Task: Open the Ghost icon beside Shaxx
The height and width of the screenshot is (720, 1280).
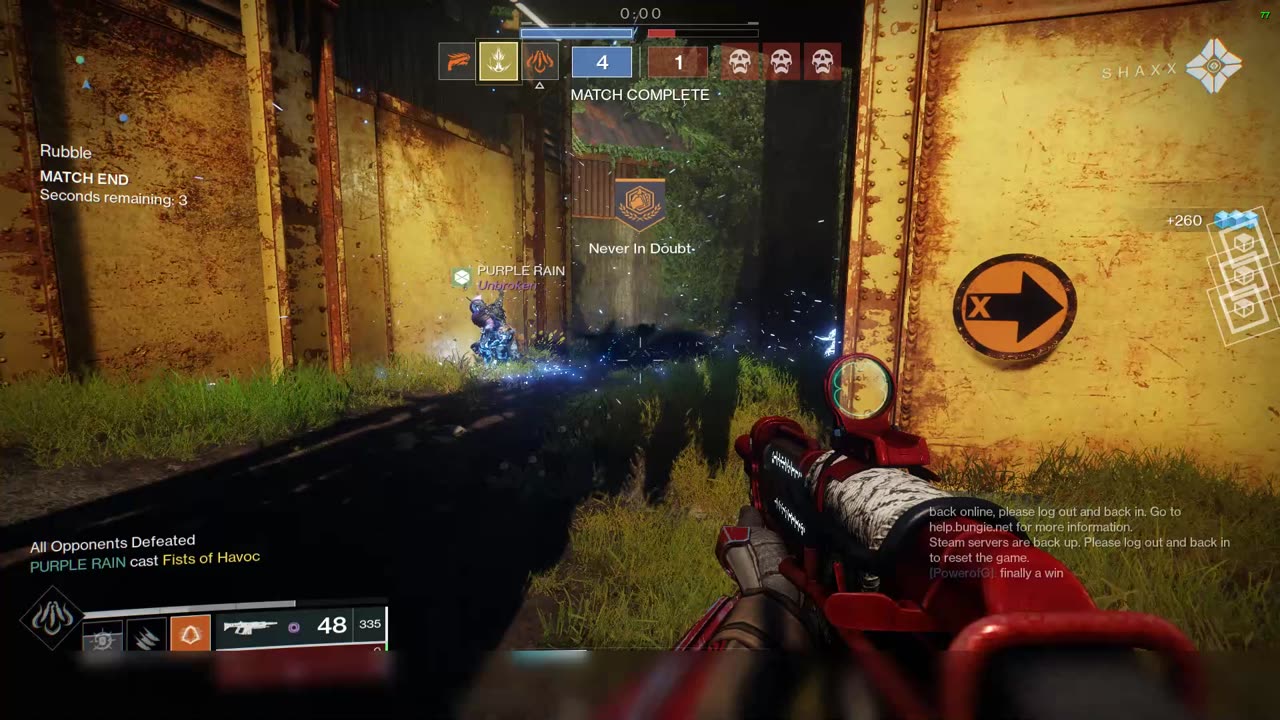Action: coord(1213,67)
